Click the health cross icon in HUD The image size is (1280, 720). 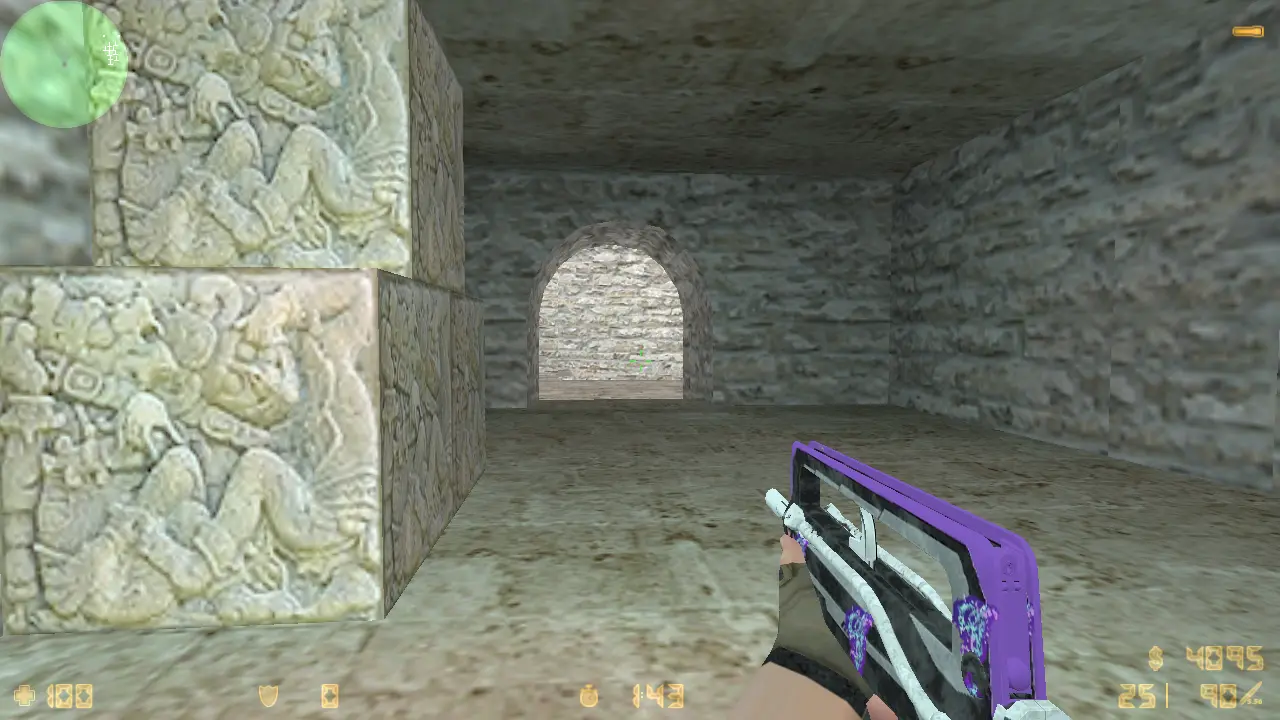click(x=22, y=694)
